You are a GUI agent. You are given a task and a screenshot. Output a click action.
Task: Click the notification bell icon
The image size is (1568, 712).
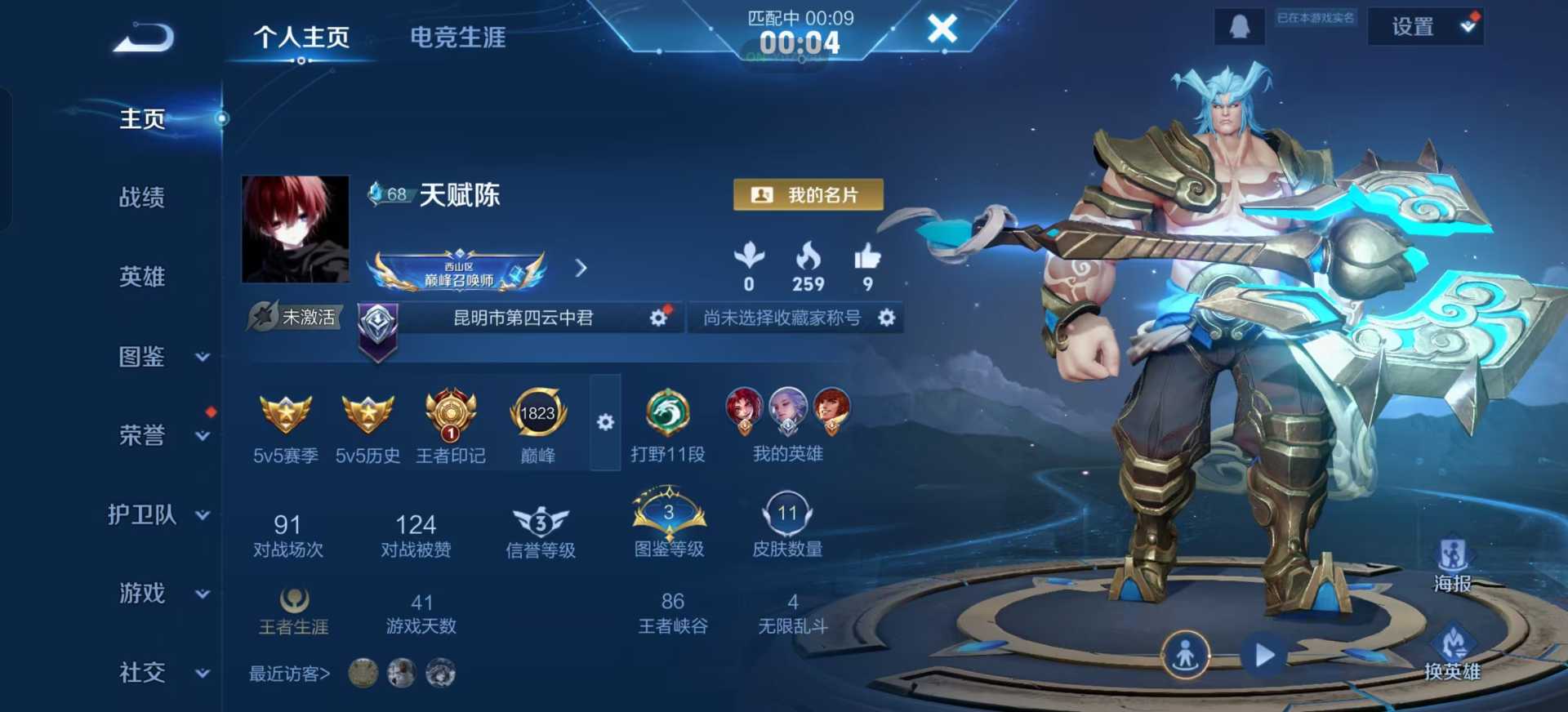1238,24
